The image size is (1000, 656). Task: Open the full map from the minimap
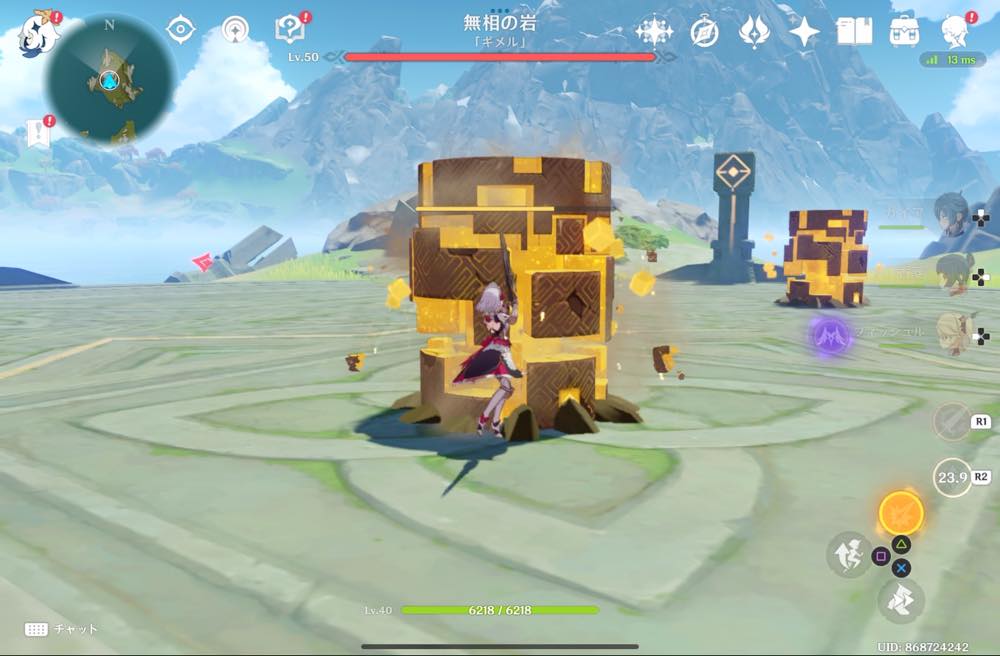click(110, 78)
